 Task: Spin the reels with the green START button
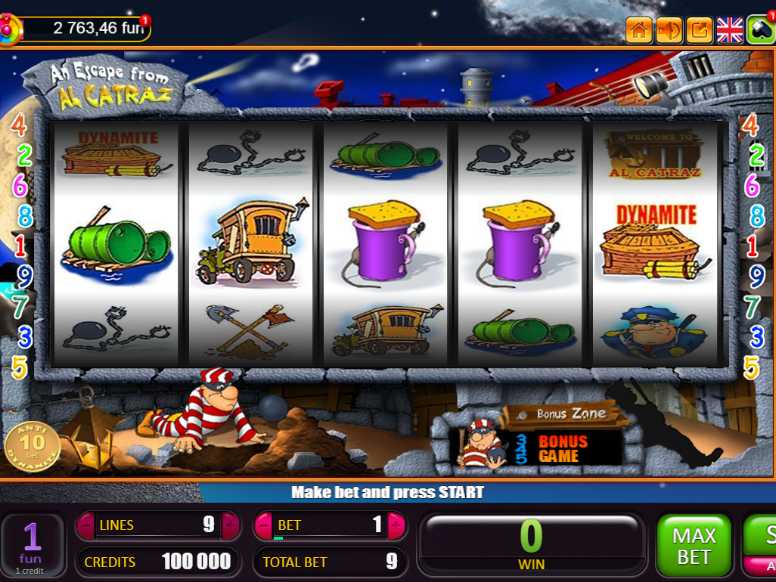pyautogui.click(x=764, y=546)
